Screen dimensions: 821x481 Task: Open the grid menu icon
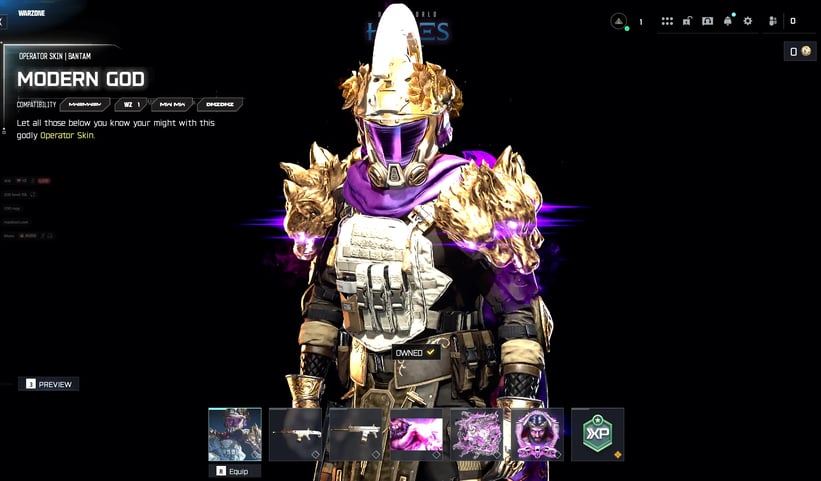[667, 21]
